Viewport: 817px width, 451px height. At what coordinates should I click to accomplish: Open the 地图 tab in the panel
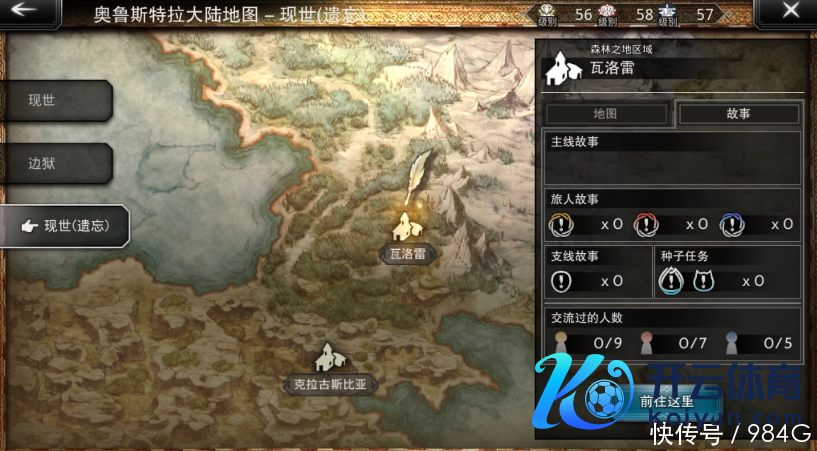(604, 114)
